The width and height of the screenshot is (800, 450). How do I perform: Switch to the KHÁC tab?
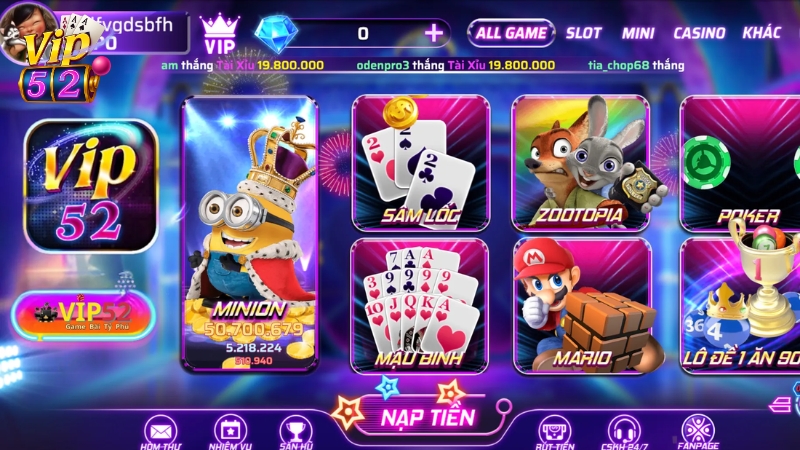coord(761,33)
